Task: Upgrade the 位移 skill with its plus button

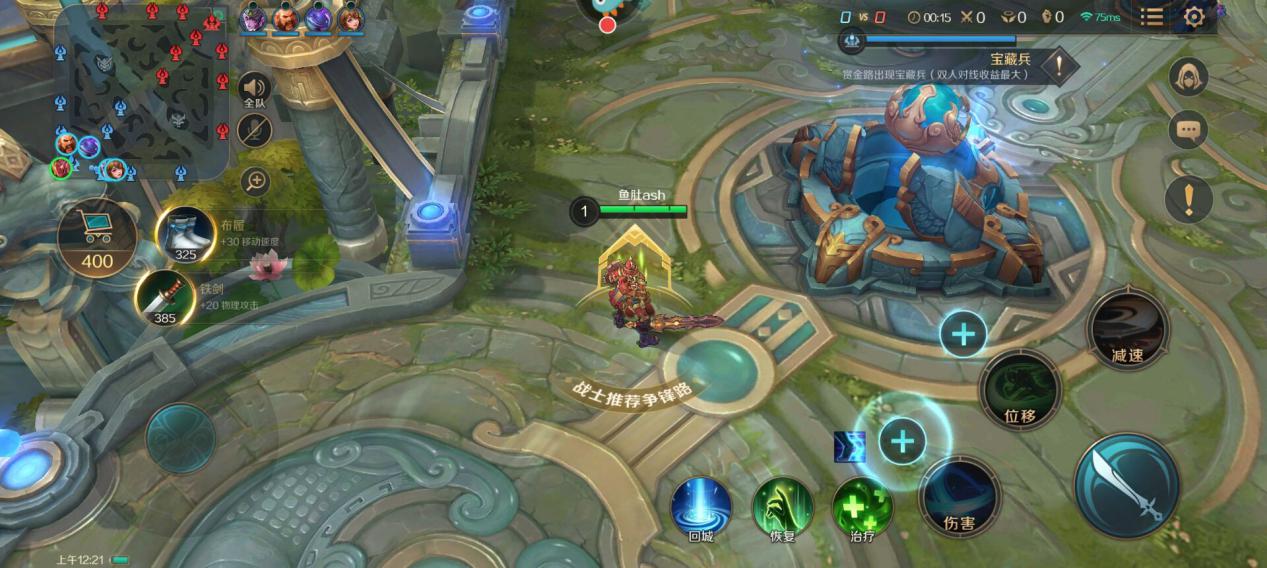Action: click(963, 334)
